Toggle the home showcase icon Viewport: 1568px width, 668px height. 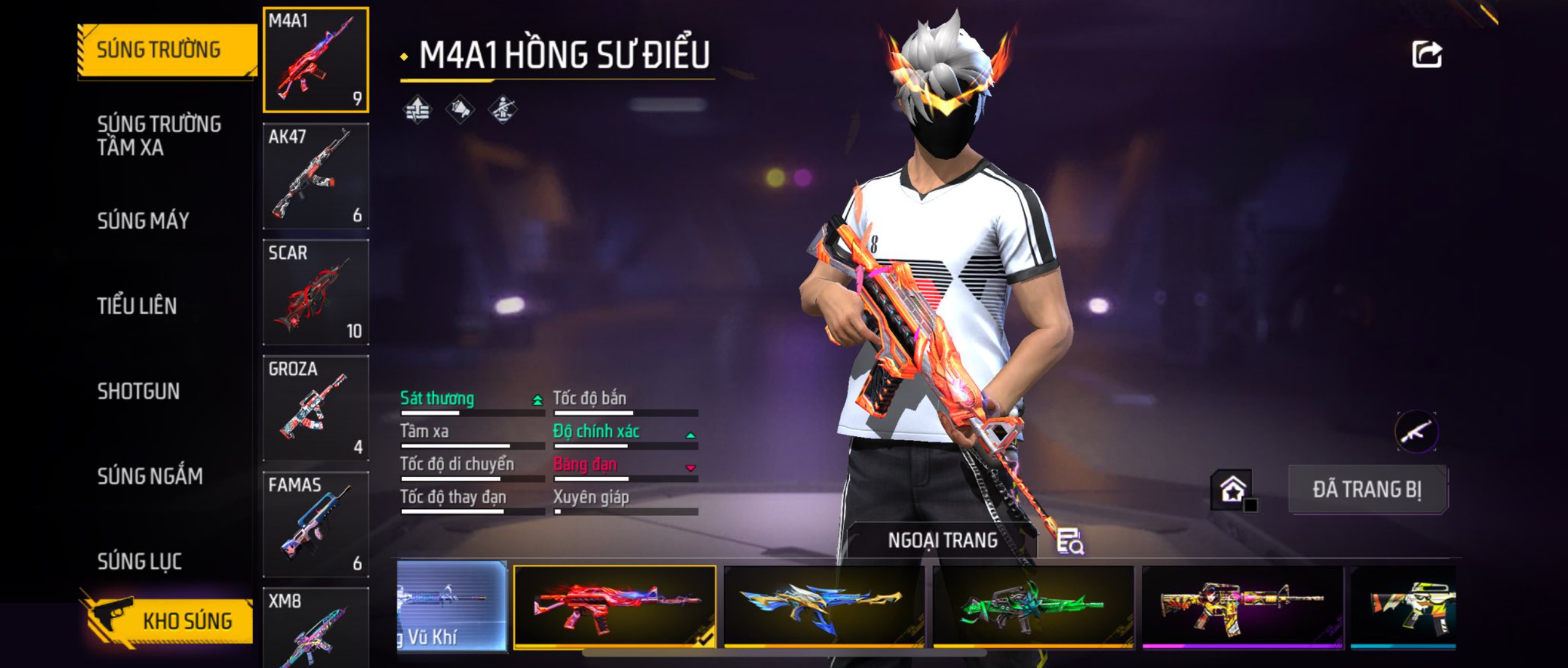click(1233, 490)
